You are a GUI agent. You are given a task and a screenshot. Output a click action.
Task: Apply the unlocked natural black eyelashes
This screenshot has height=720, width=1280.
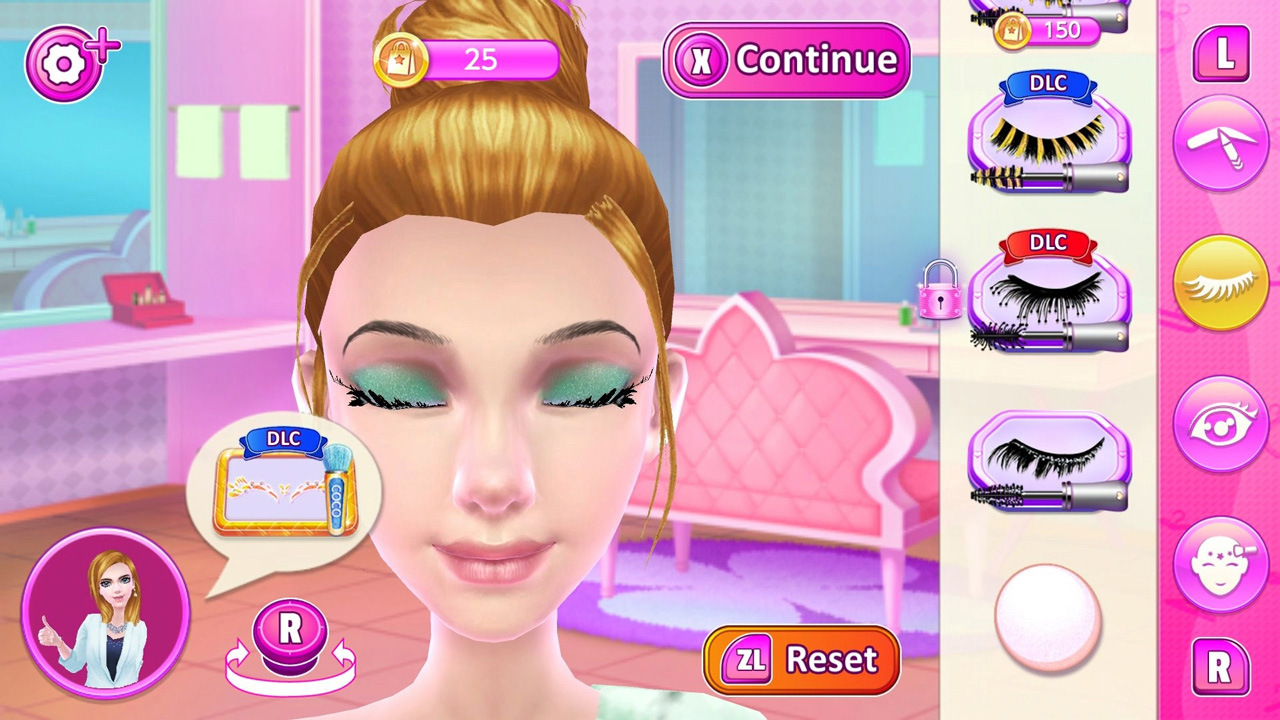pyautogui.click(x=1048, y=460)
